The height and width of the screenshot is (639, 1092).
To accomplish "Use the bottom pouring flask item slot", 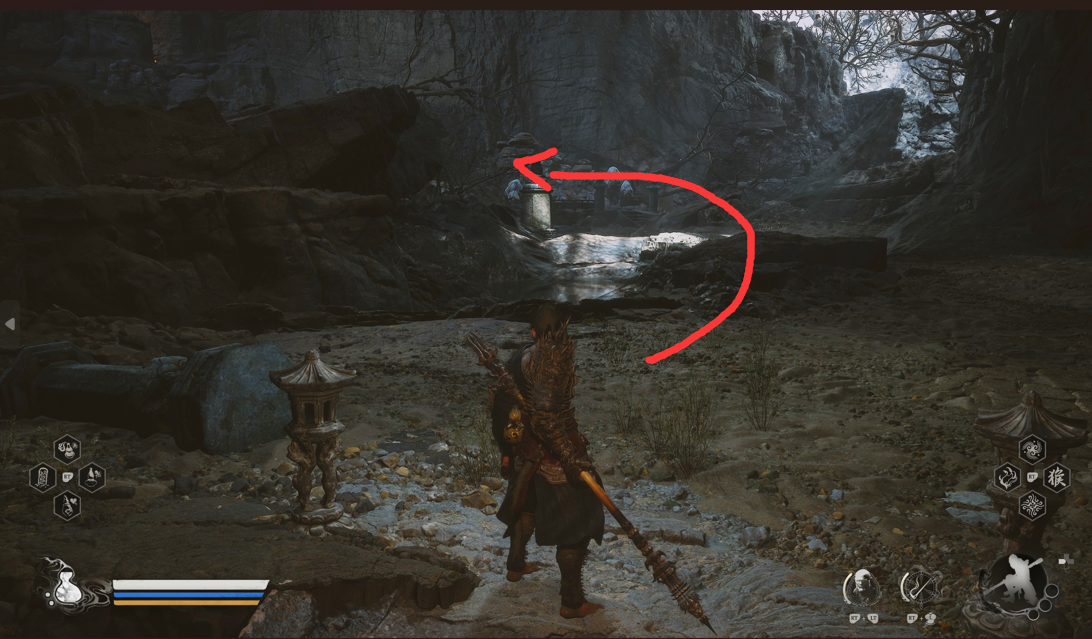I will click(67, 505).
